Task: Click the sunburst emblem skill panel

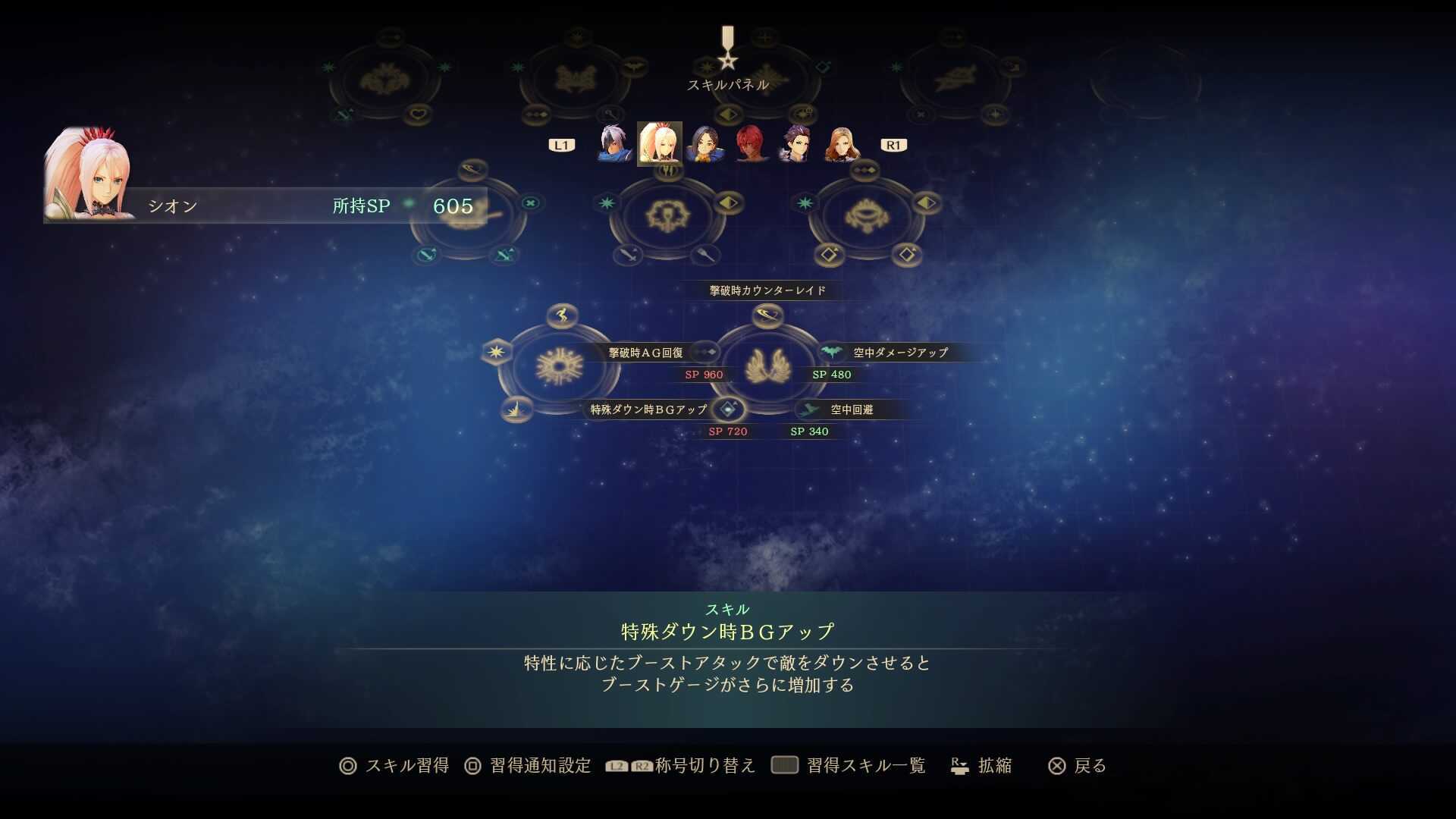Action: coord(560,366)
